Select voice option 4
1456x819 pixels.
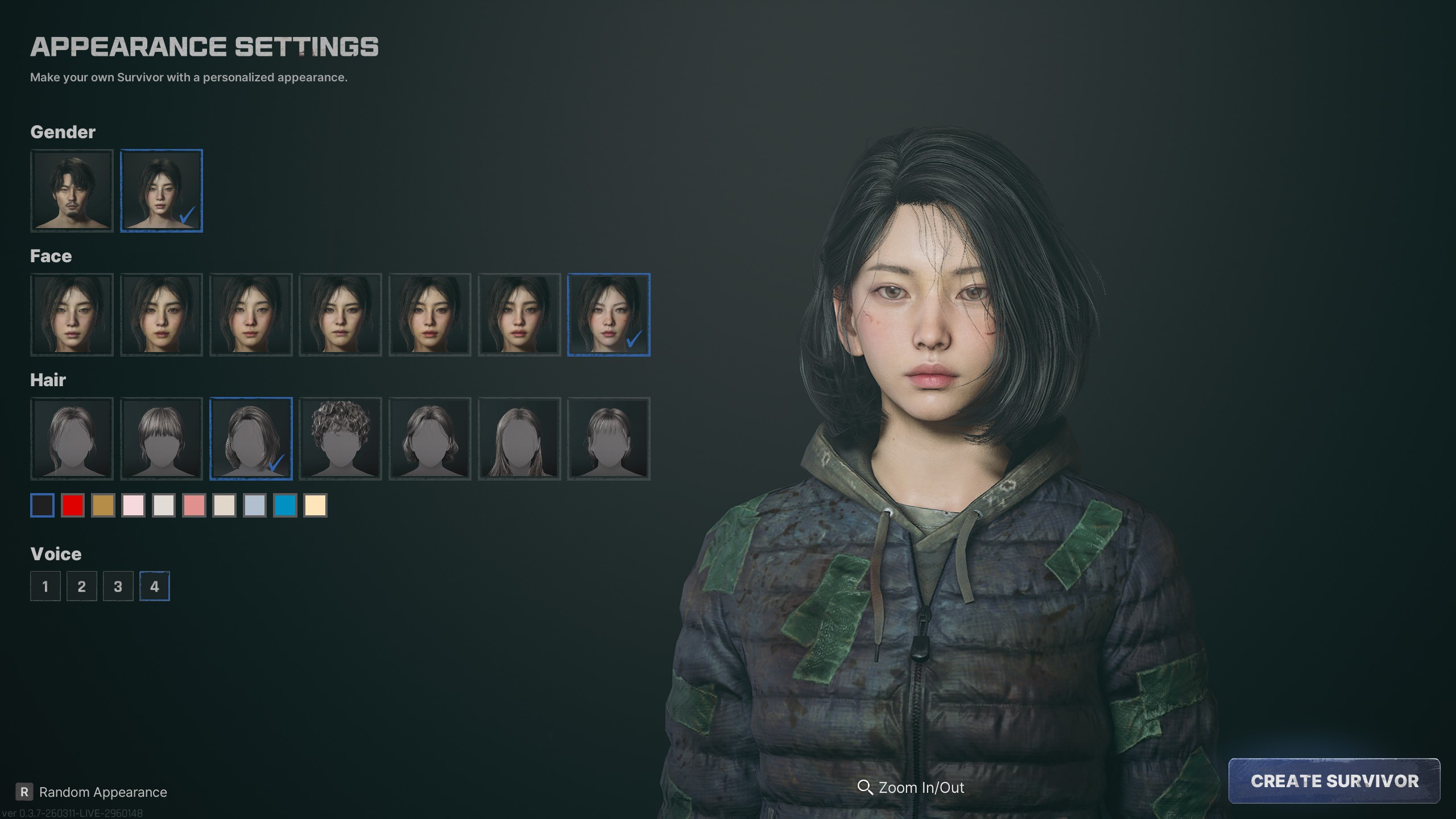pos(155,586)
